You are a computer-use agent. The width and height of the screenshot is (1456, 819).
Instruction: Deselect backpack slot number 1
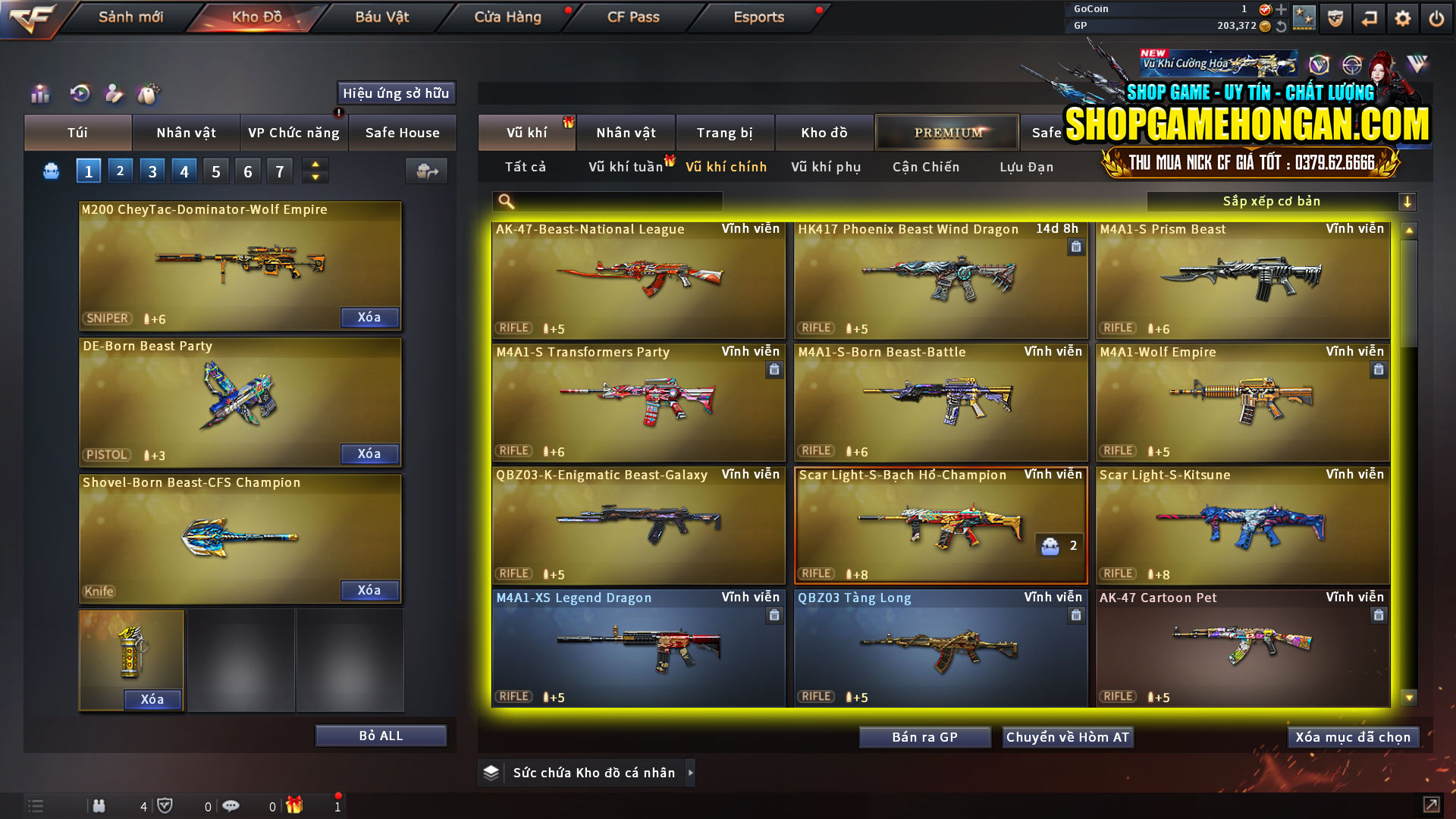click(88, 171)
